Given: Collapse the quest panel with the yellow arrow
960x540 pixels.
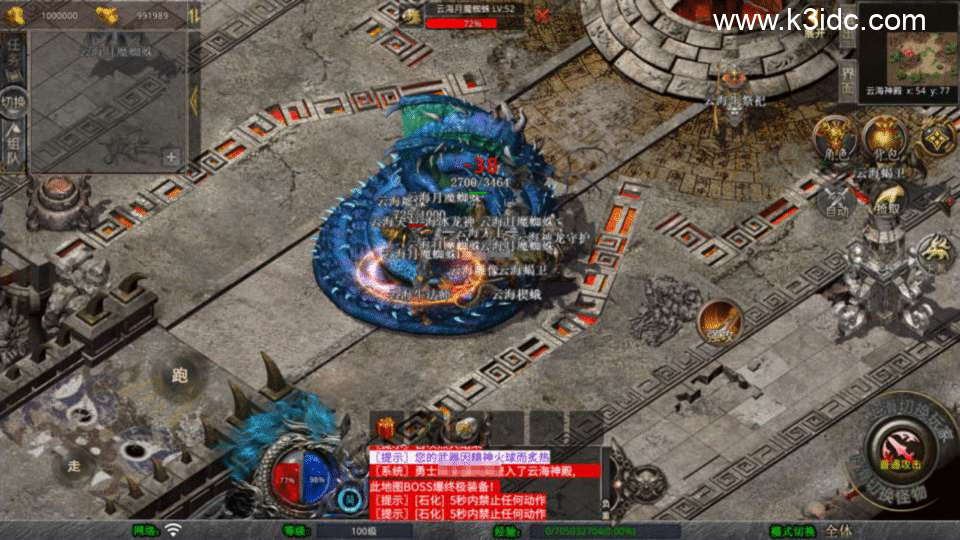Looking at the screenshot, I should point(195,100).
